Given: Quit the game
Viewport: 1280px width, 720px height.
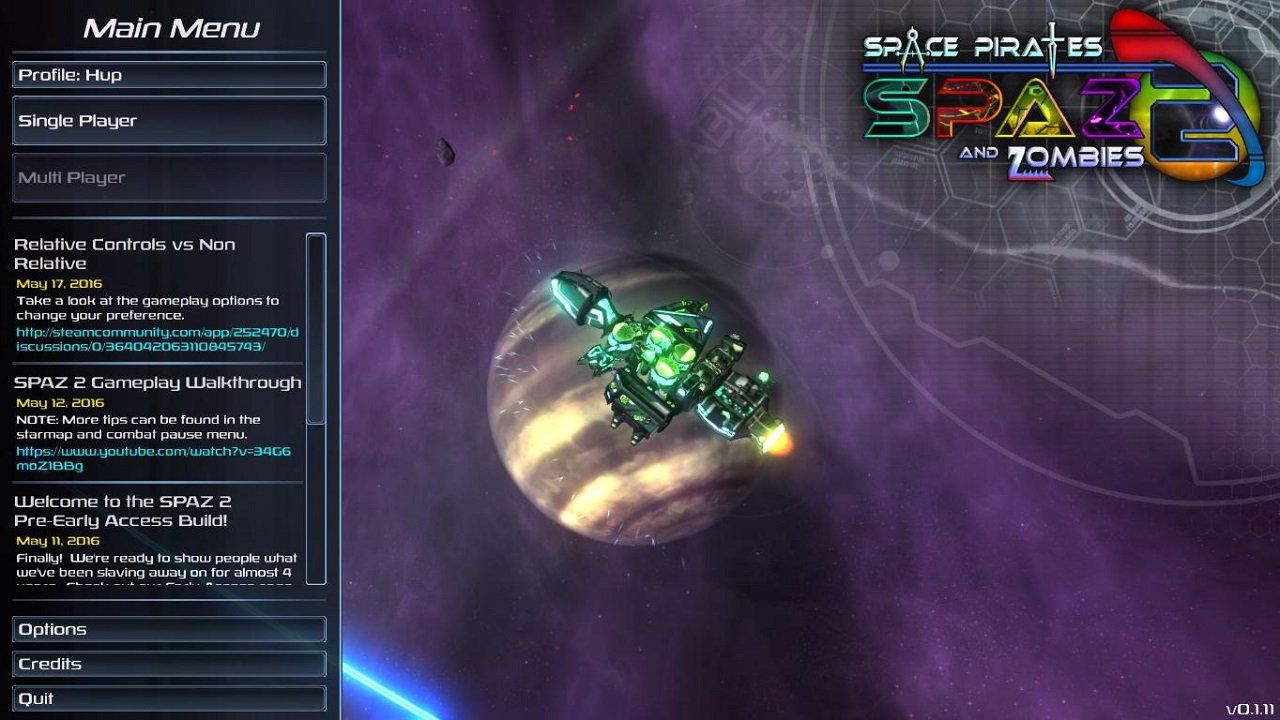Looking at the screenshot, I should (168, 698).
